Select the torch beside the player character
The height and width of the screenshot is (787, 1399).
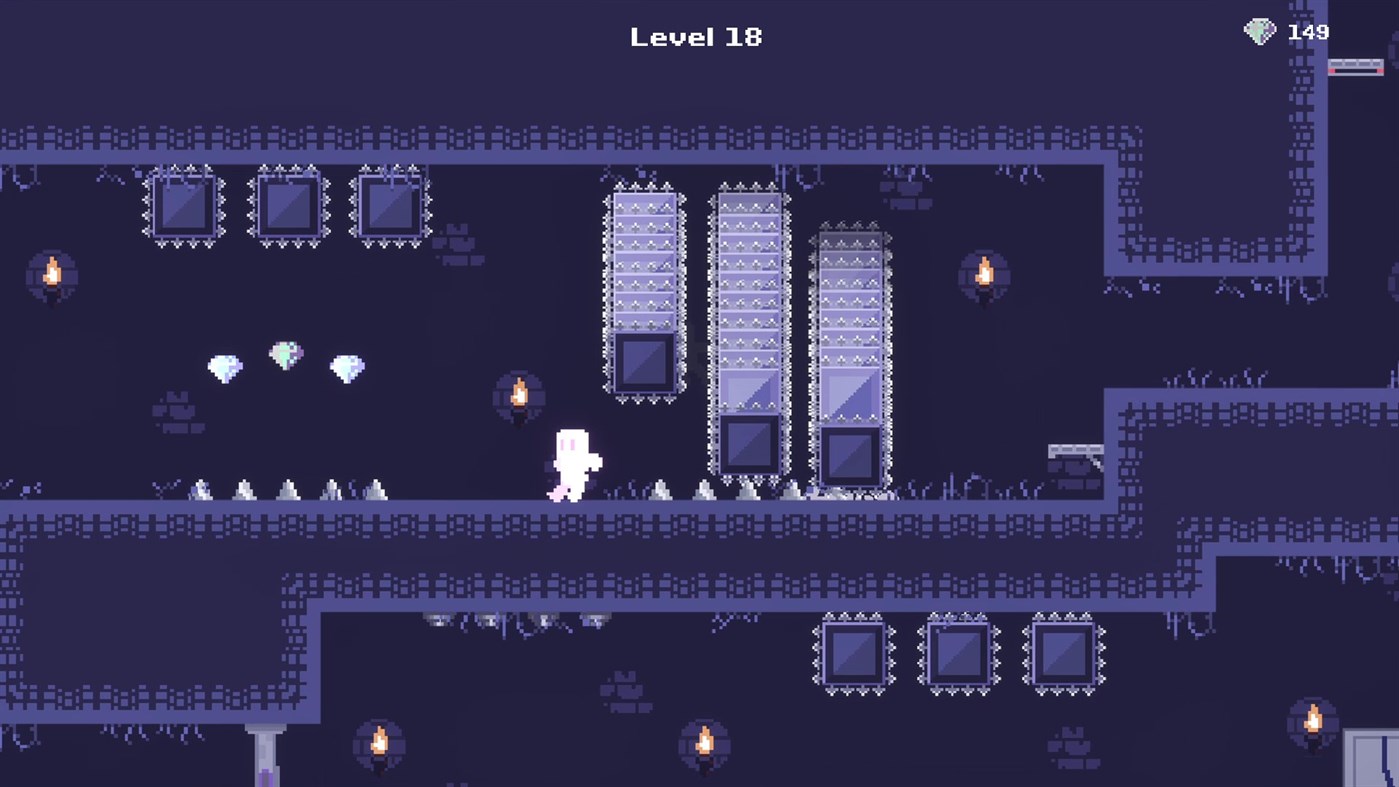click(519, 394)
